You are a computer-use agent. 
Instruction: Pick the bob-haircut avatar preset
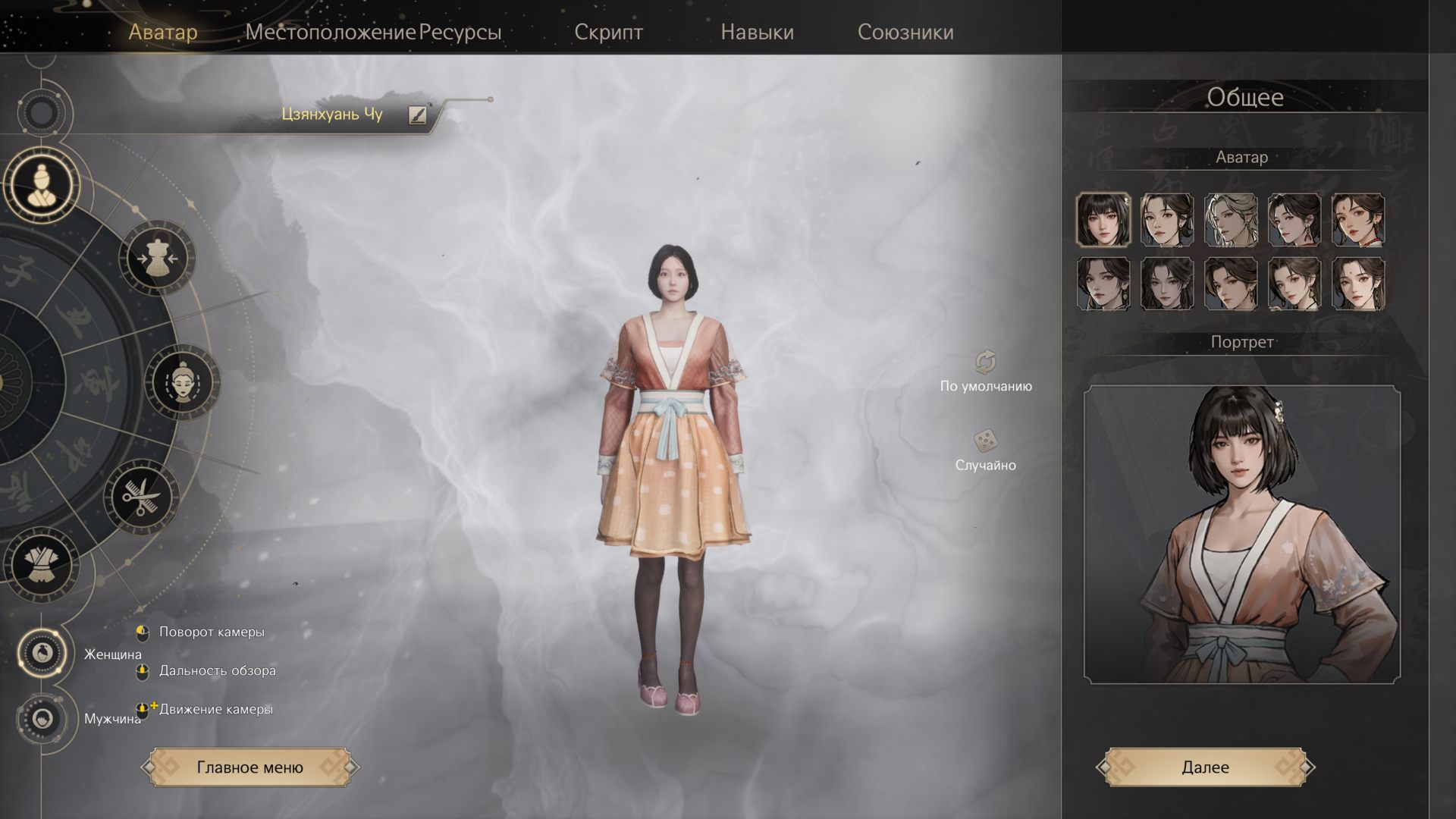pyautogui.click(x=1103, y=220)
